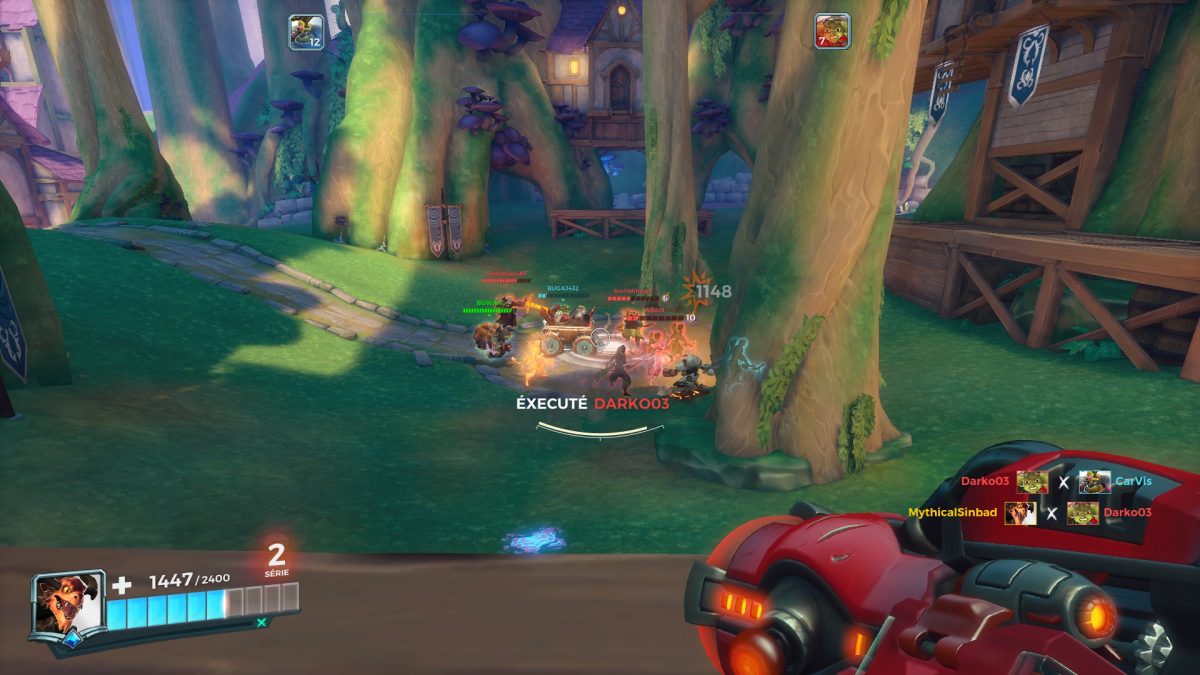Click MythicalSinbad's champion portrait in the kill feed

point(1020,513)
